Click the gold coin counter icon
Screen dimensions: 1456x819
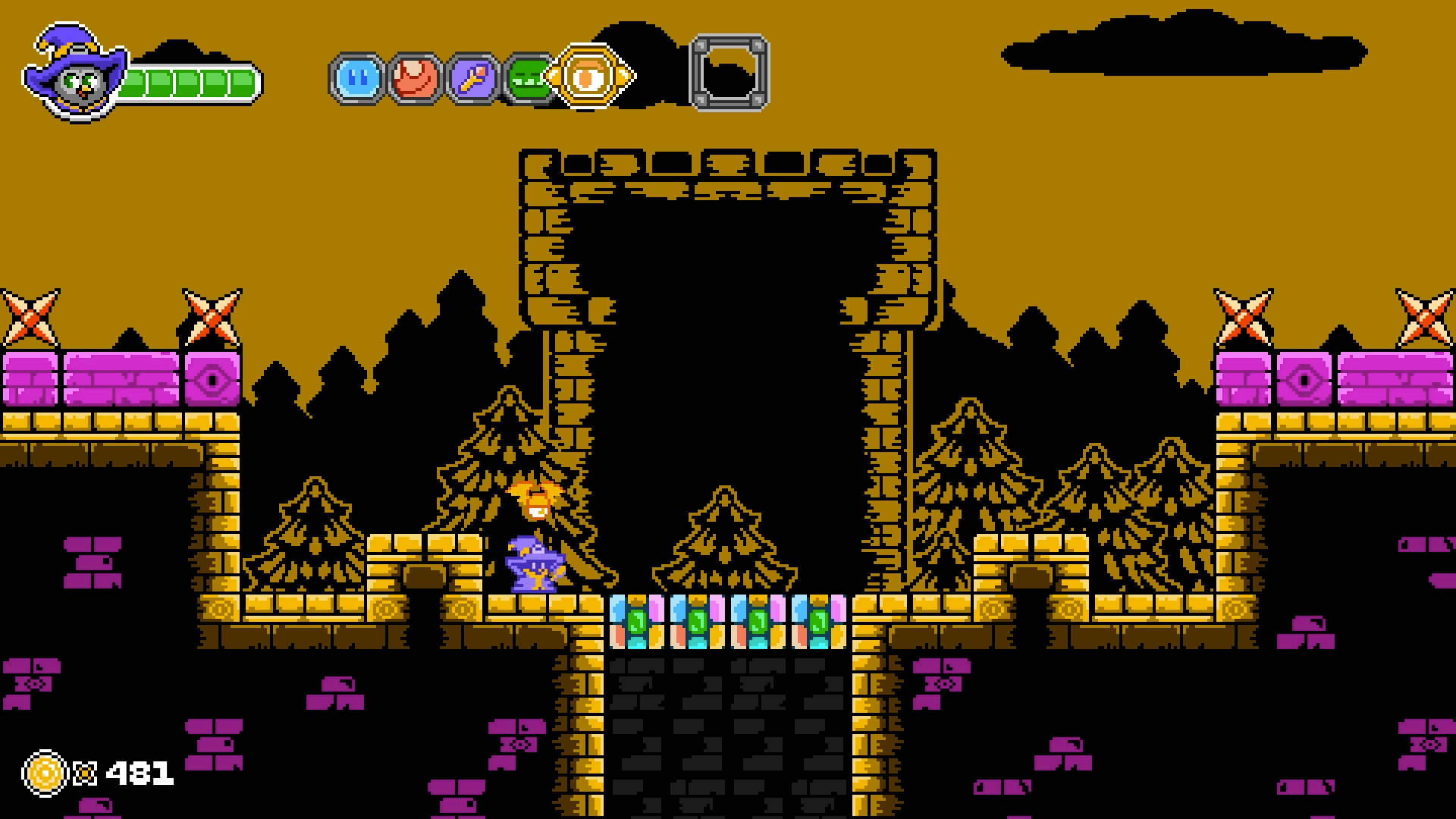click(x=43, y=774)
